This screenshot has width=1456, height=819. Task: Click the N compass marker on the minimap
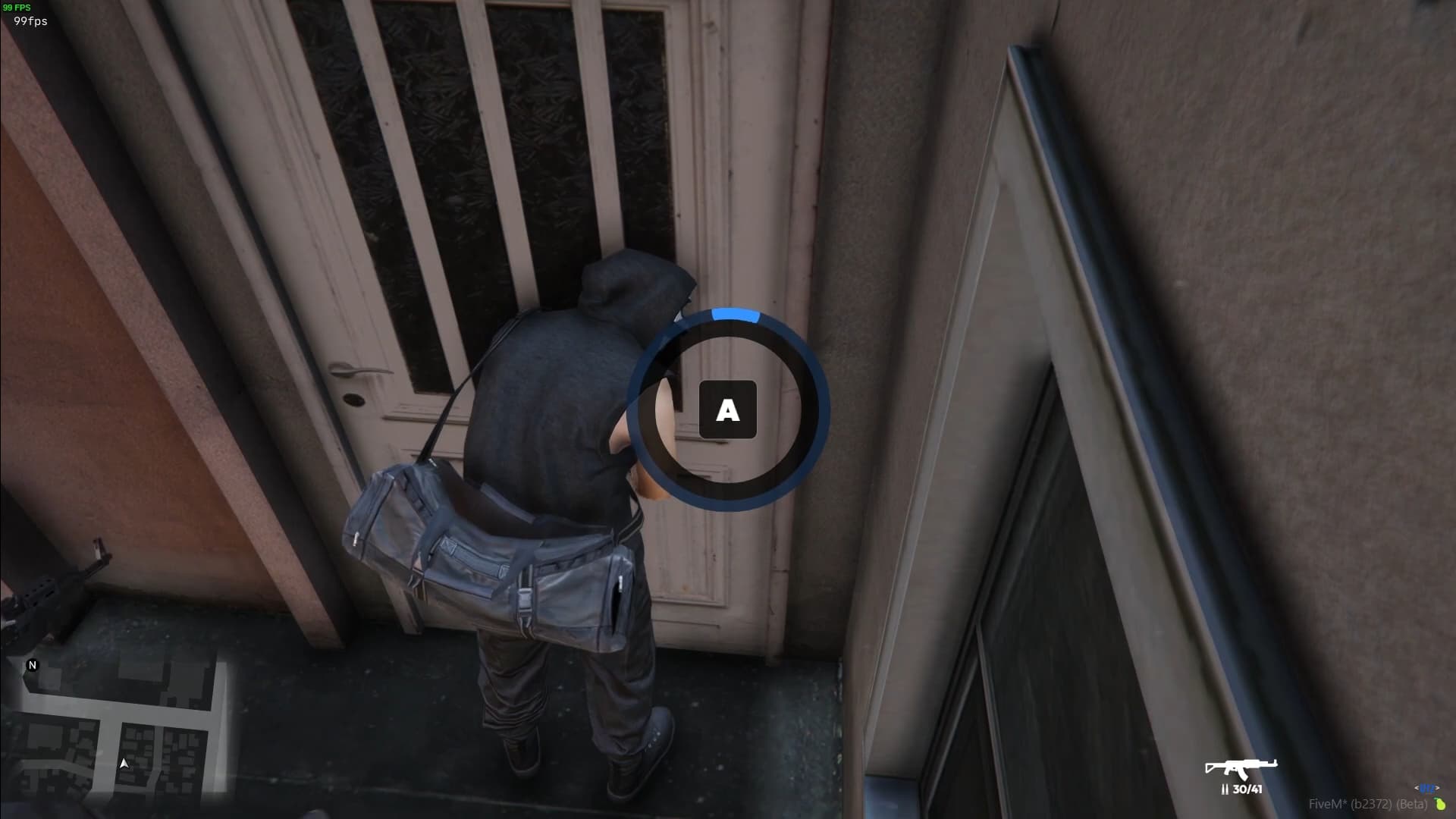point(32,665)
